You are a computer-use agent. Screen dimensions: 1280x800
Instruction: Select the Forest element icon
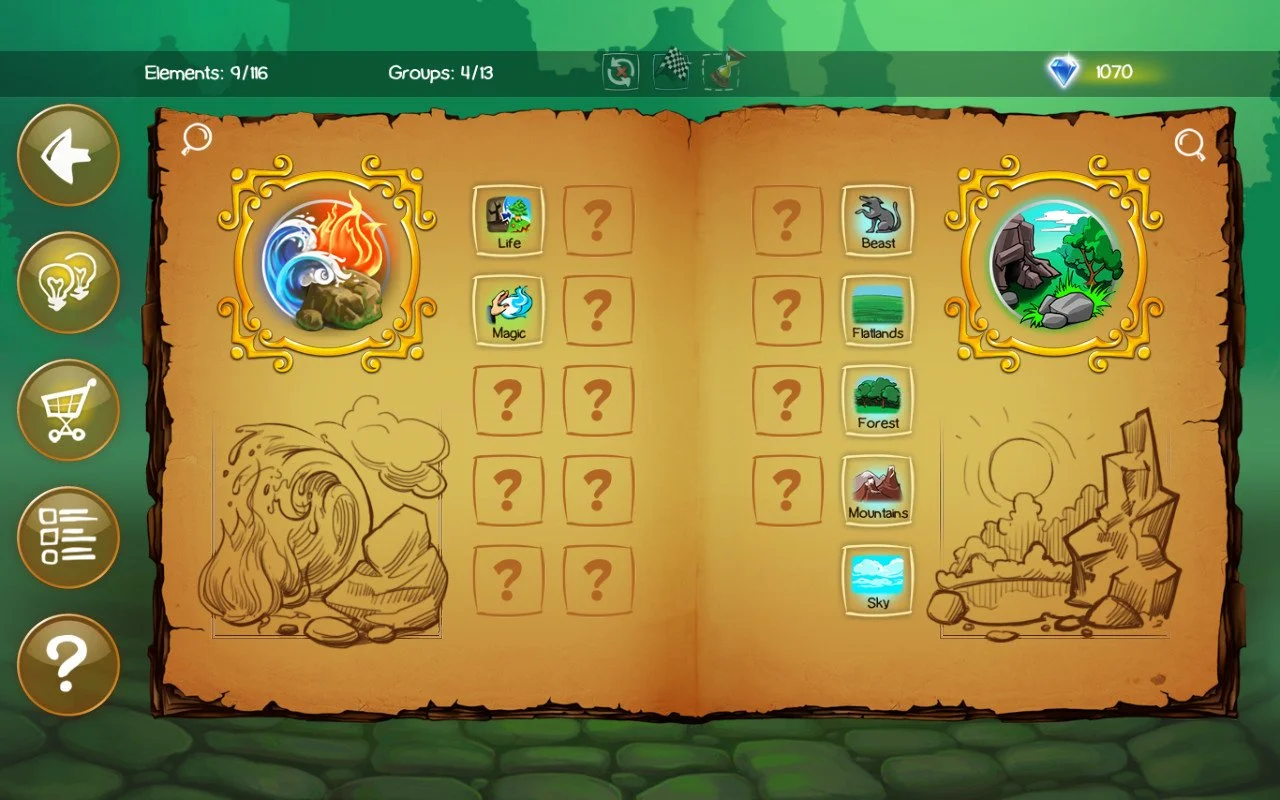pyautogui.click(x=878, y=400)
